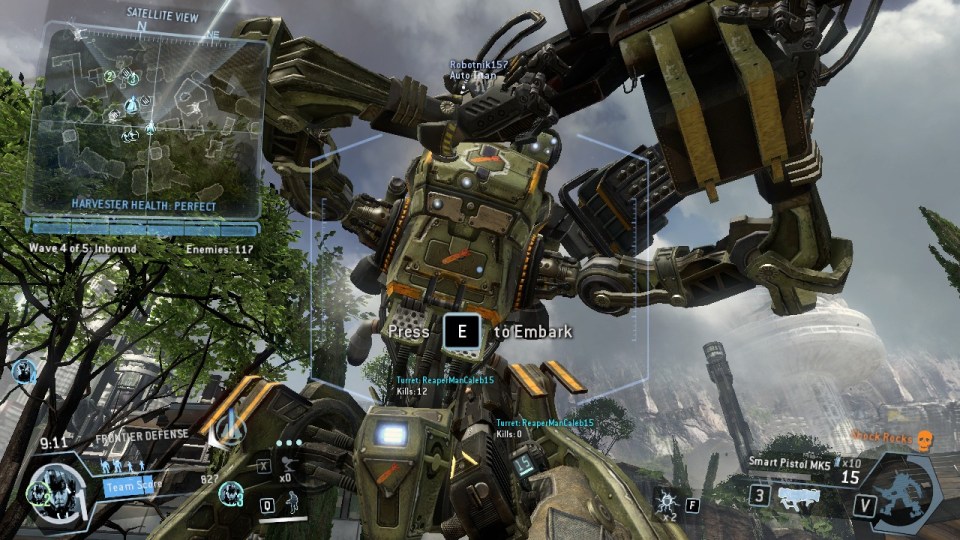Use the arc grenade ordnance icon
Viewport: 960px width, 540px height.
point(664,495)
